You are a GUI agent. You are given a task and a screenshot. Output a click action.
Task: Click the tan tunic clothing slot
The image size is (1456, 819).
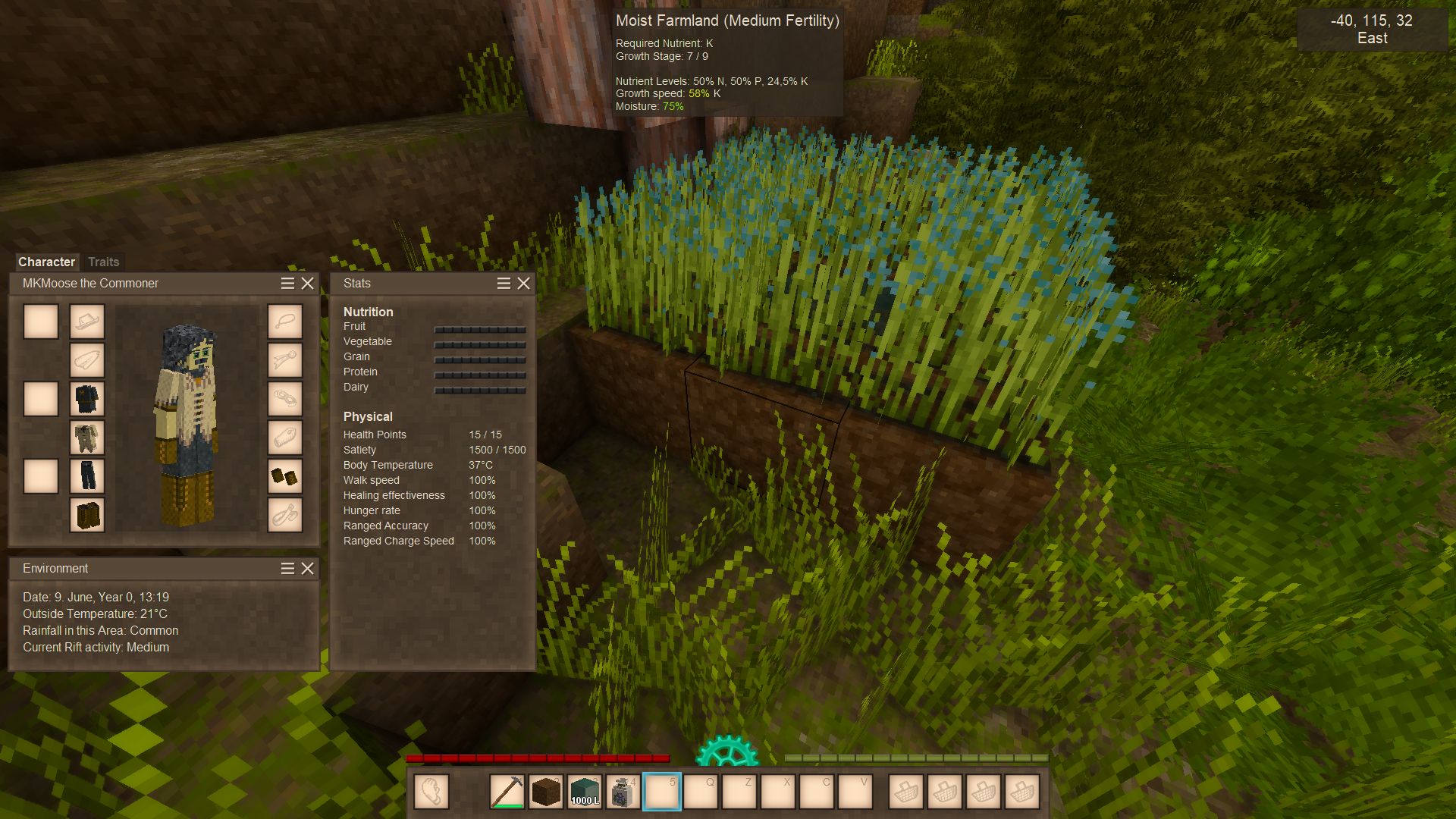pyautogui.click(x=87, y=438)
